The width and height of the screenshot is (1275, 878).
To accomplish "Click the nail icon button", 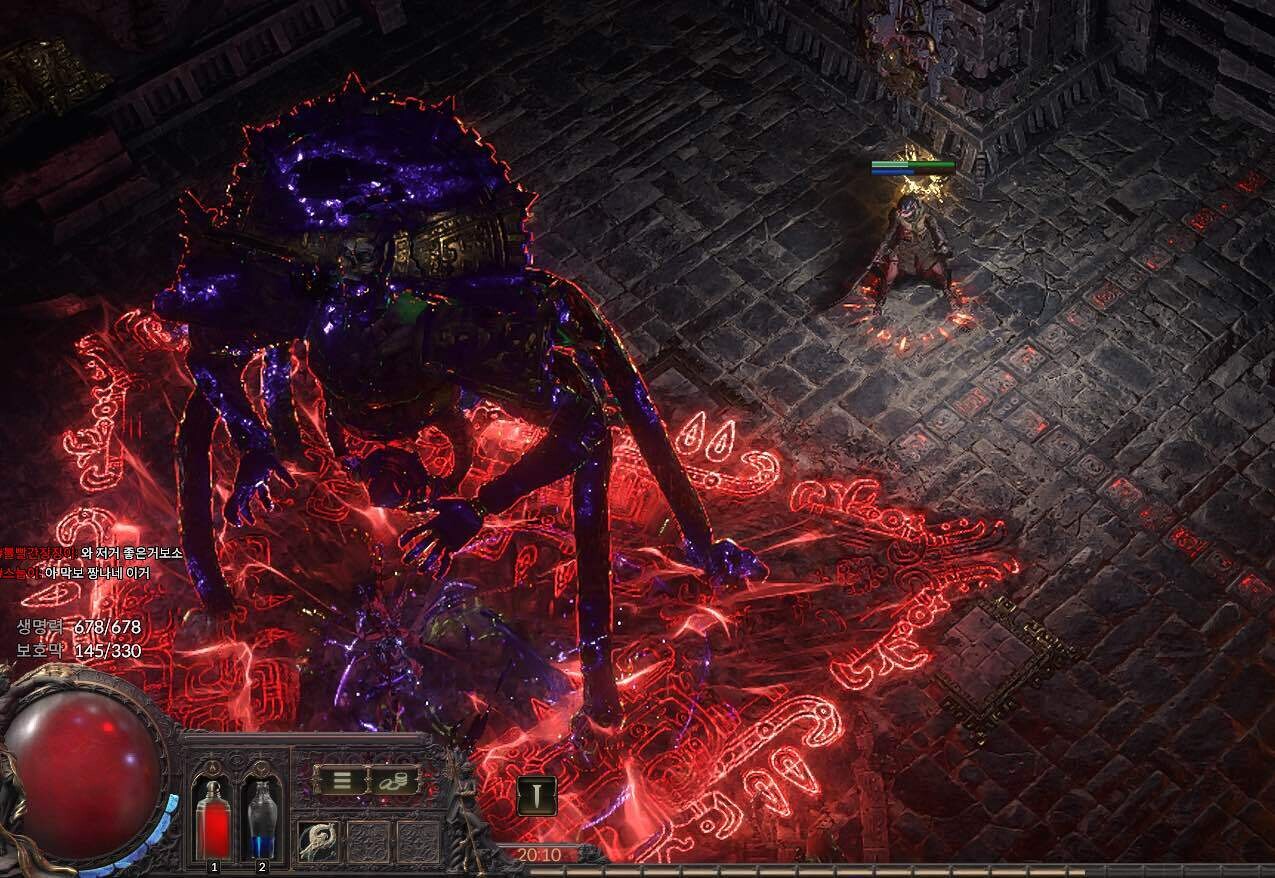I will click(x=537, y=795).
